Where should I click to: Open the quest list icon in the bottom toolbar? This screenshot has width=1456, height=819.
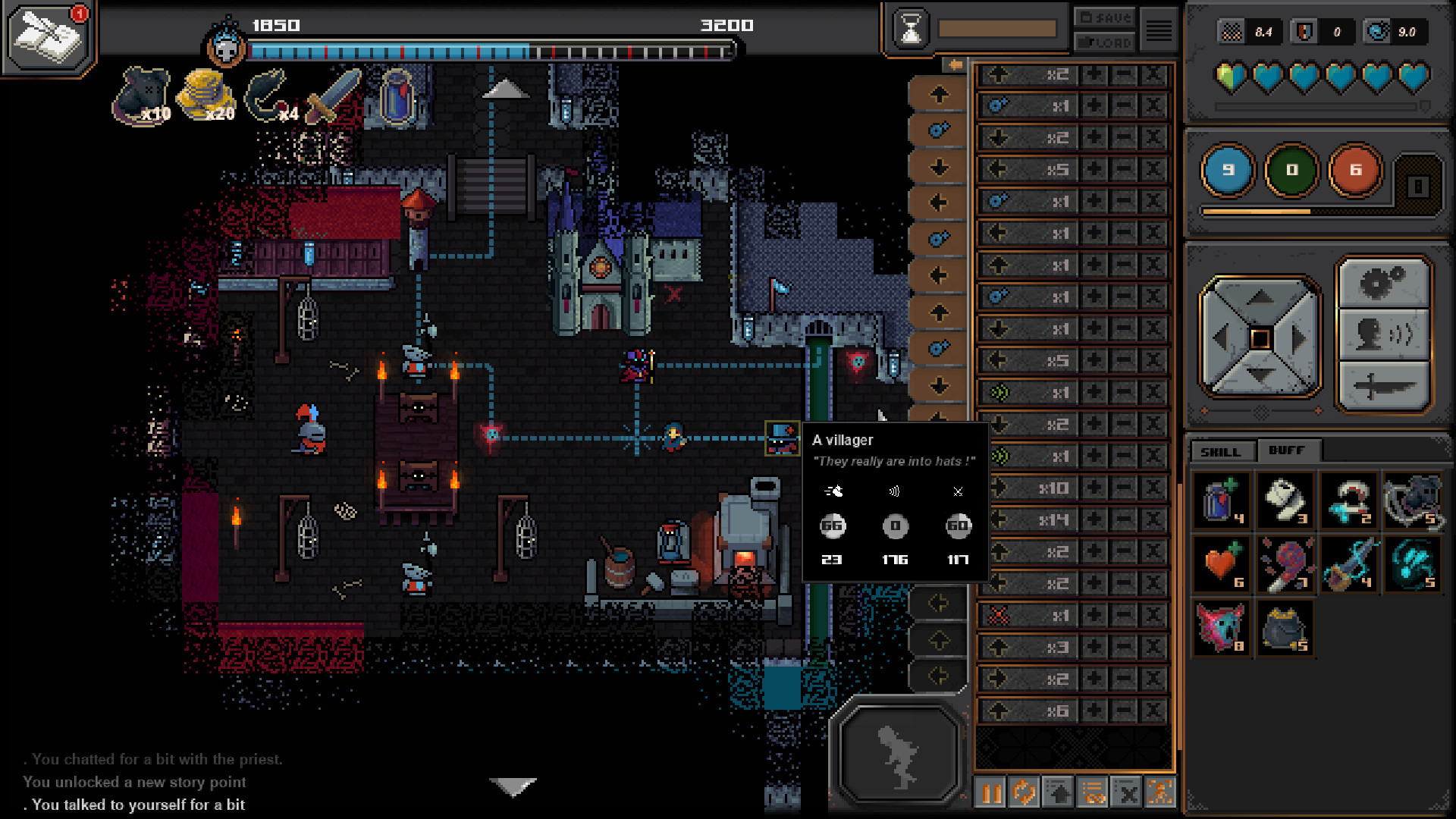click(x=1092, y=793)
